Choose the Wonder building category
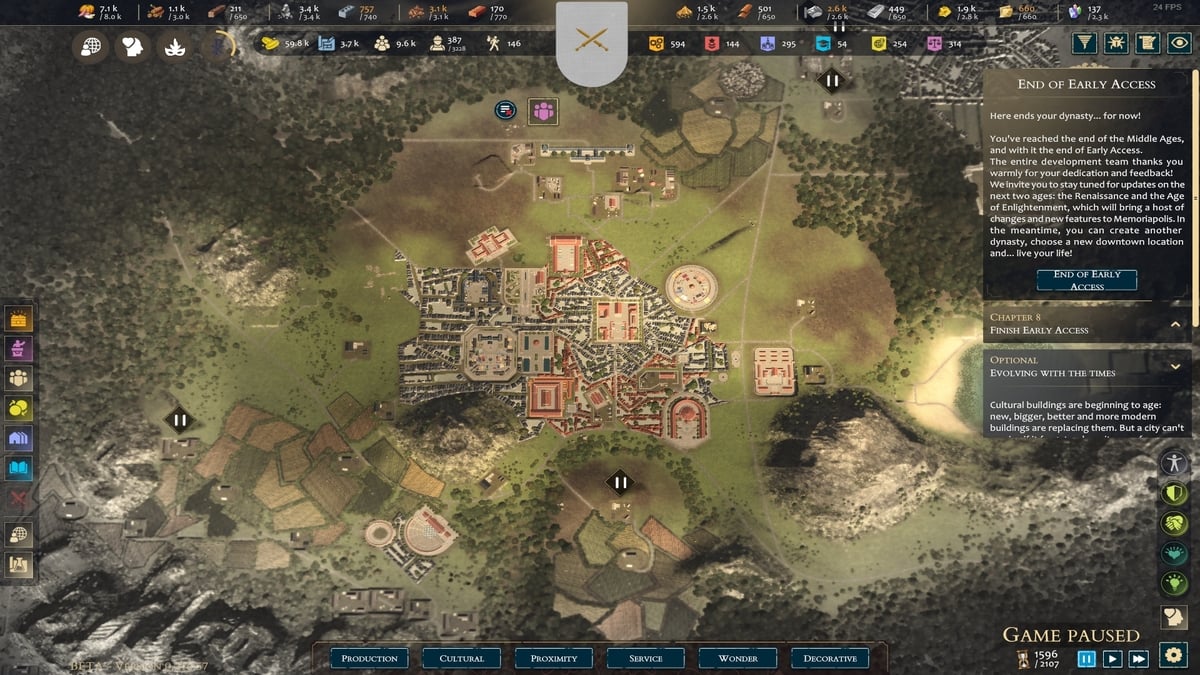Screen dimensions: 1200x675 pos(737,658)
